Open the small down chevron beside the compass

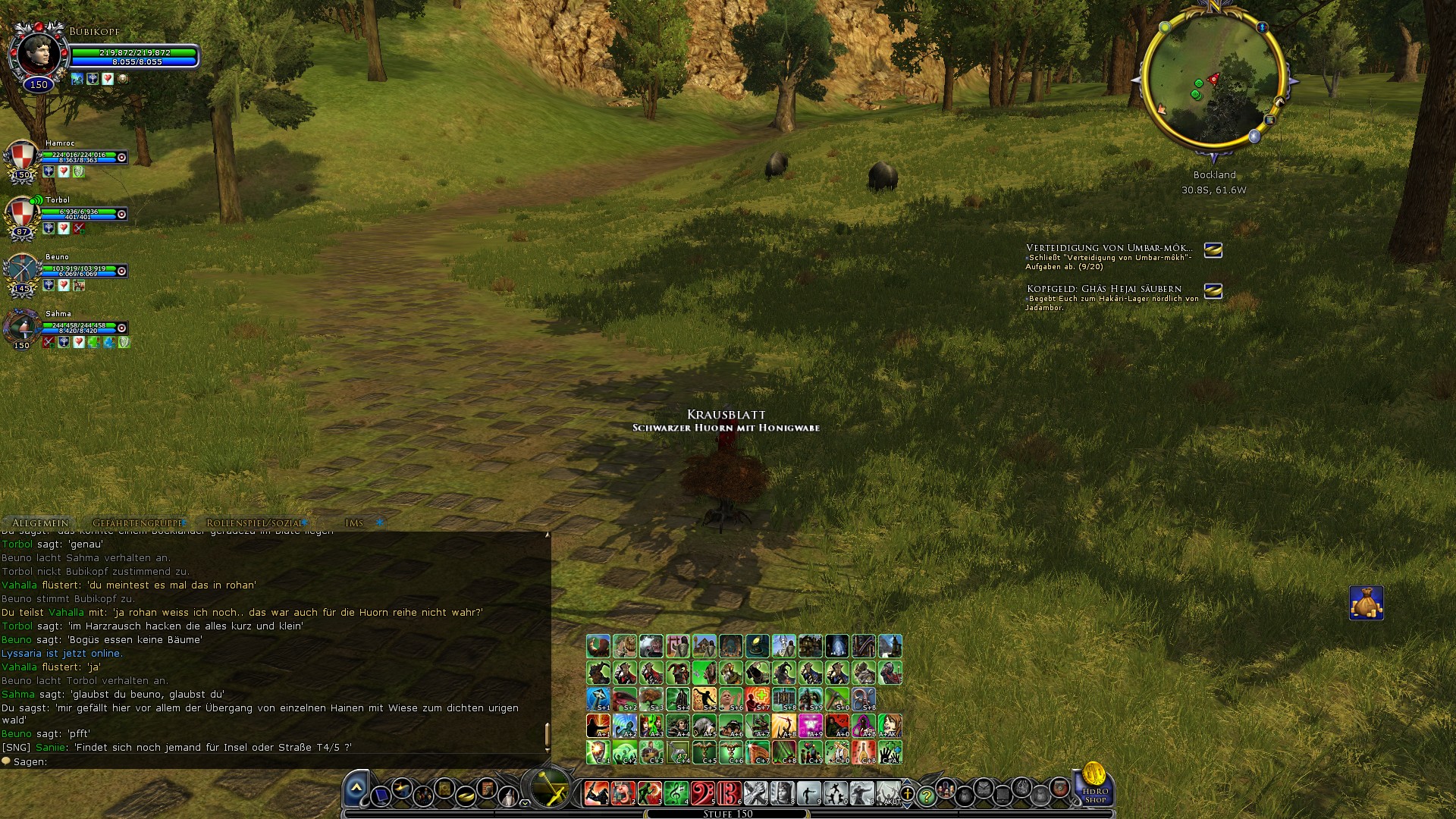(524, 804)
